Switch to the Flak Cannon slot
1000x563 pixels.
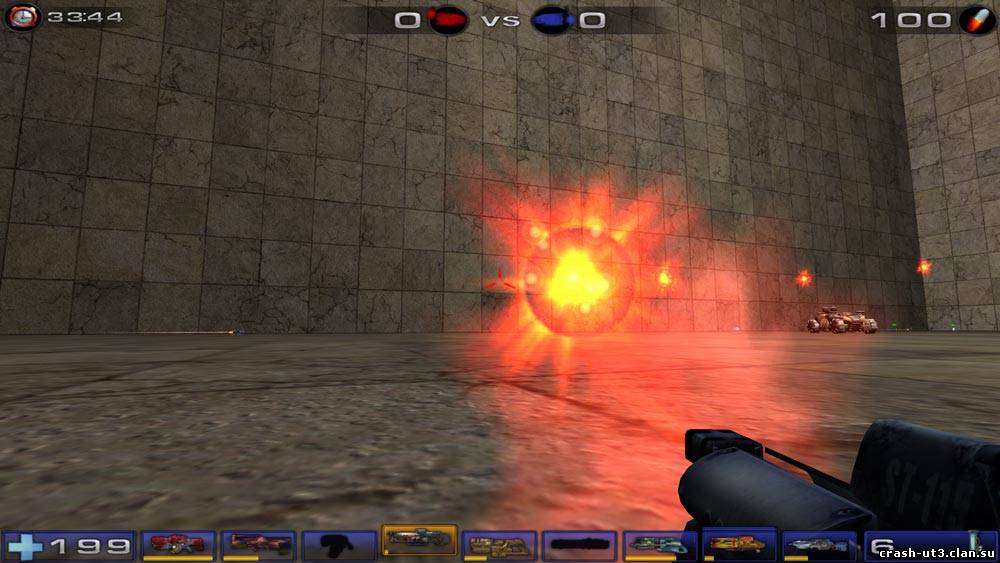(659, 544)
